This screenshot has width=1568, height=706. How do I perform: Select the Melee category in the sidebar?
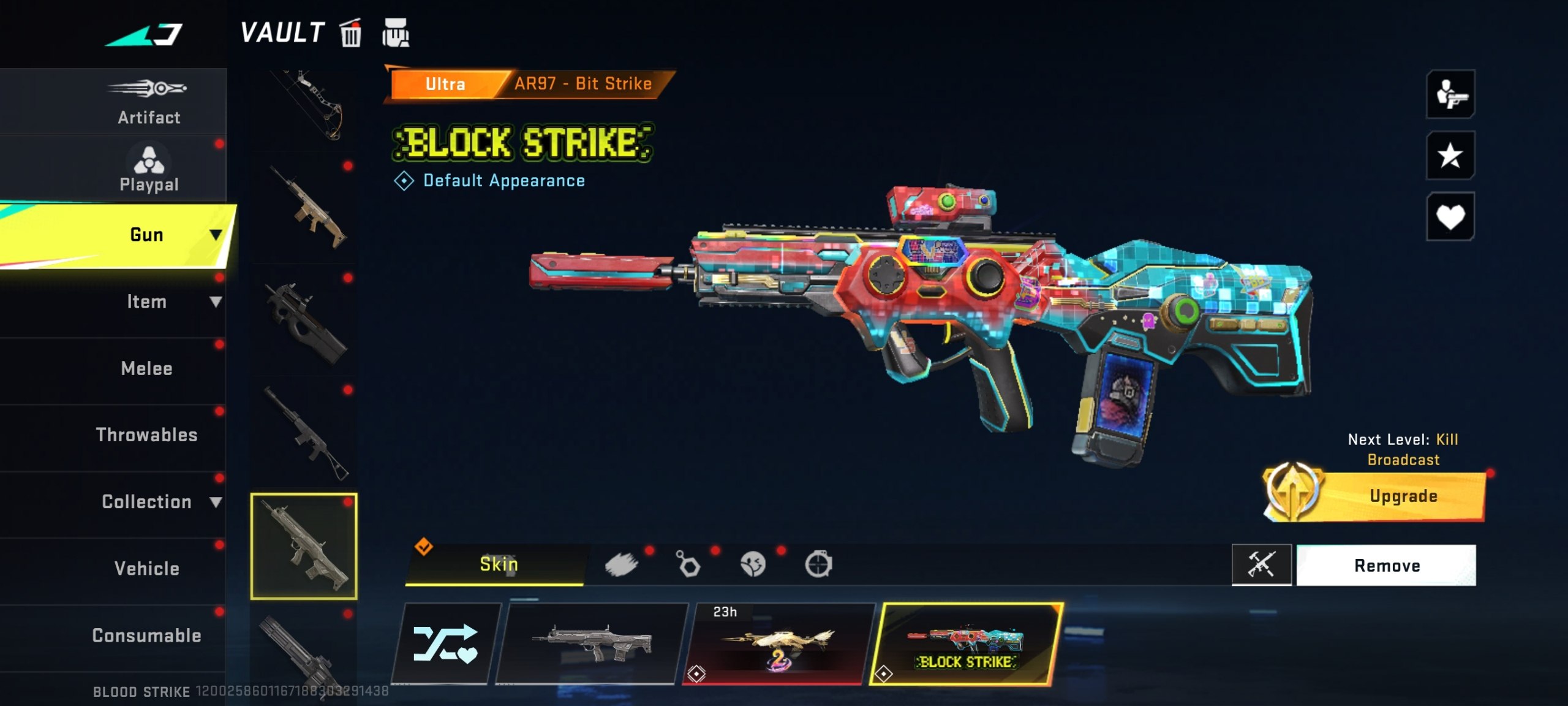coord(147,368)
